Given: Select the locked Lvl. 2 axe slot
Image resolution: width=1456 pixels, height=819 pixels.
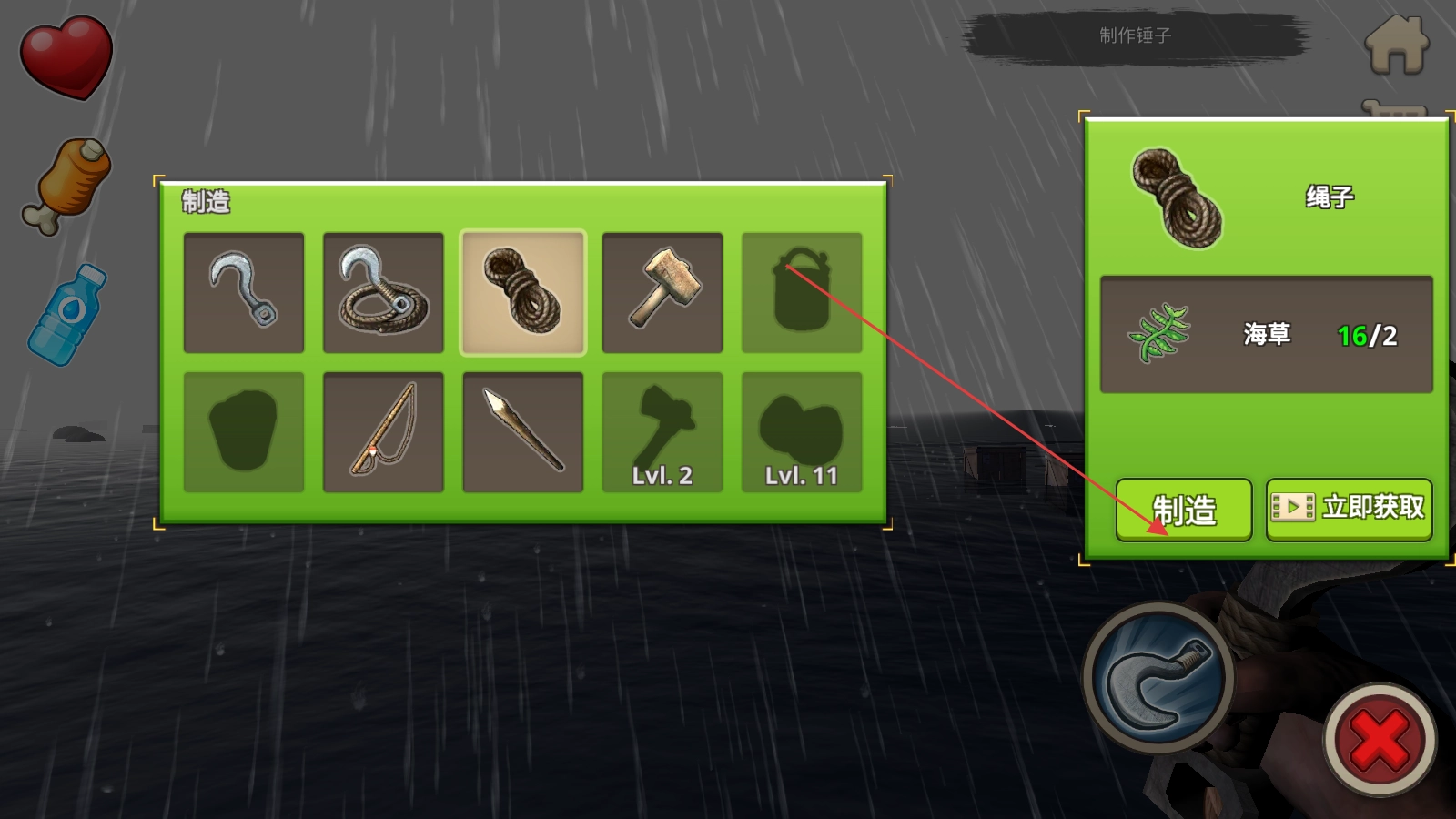Looking at the screenshot, I should [662, 432].
